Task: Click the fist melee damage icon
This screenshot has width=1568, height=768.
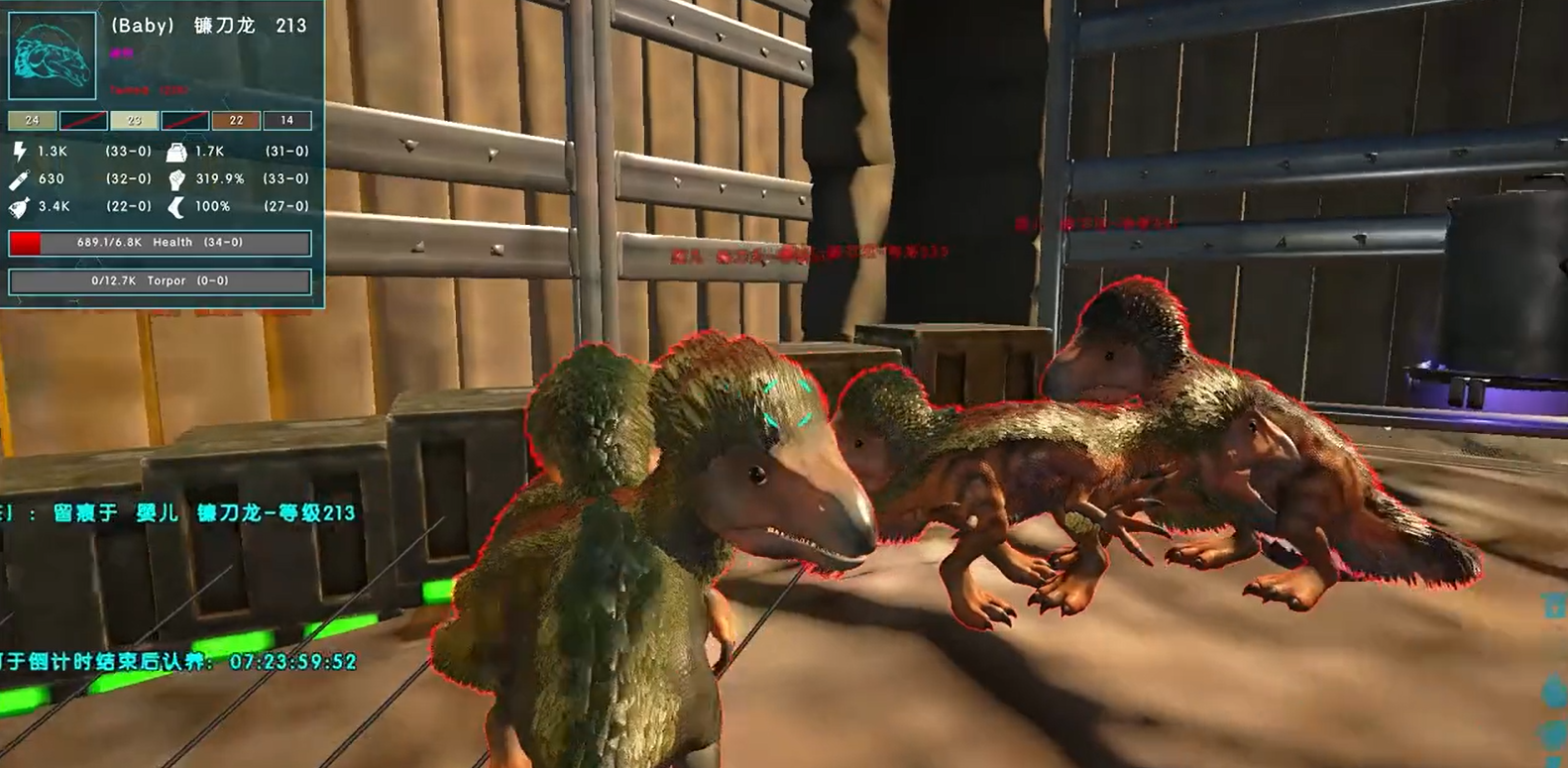Action: pyautogui.click(x=176, y=179)
